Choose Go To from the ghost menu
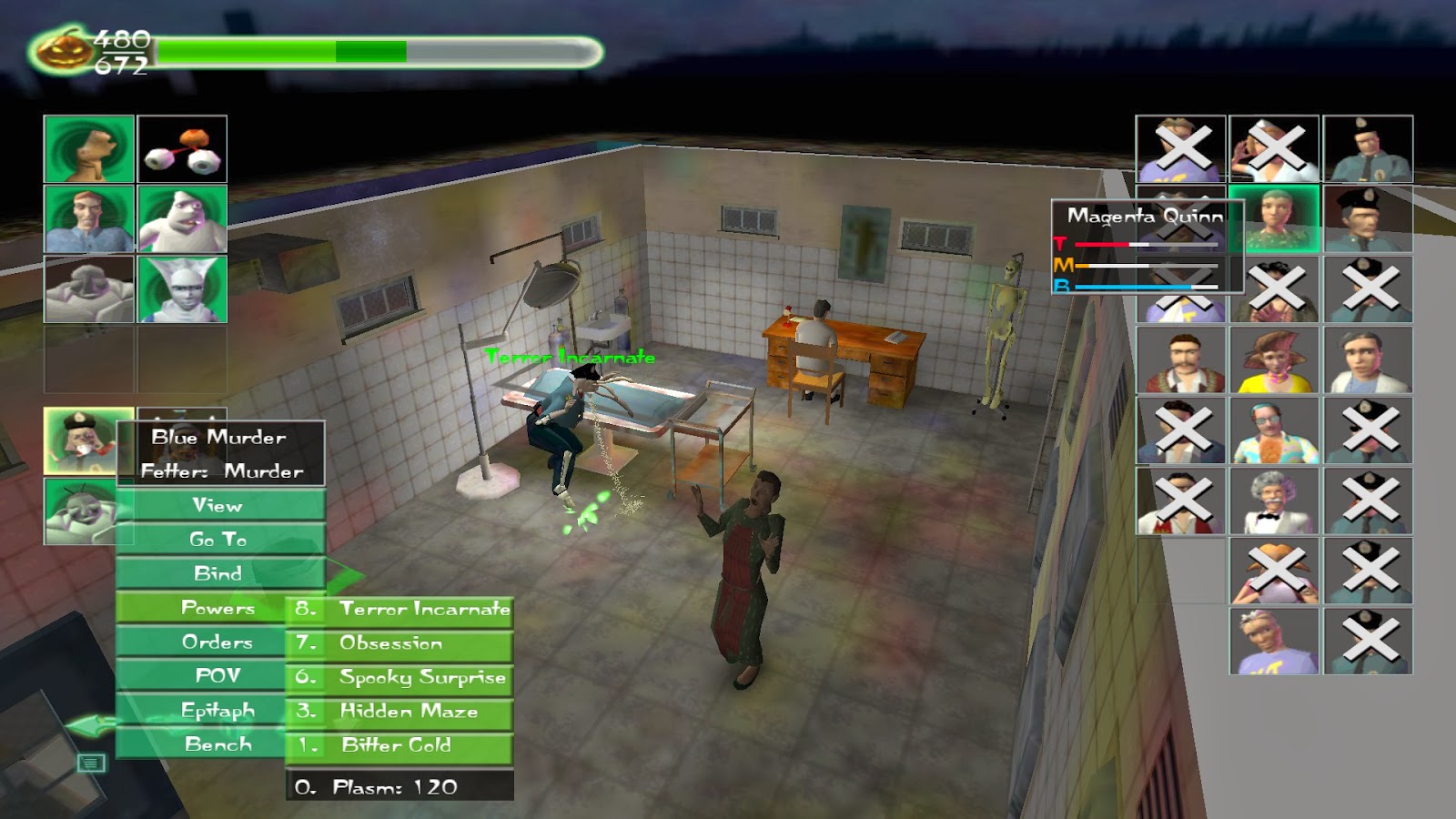 pyautogui.click(x=218, y=540)
